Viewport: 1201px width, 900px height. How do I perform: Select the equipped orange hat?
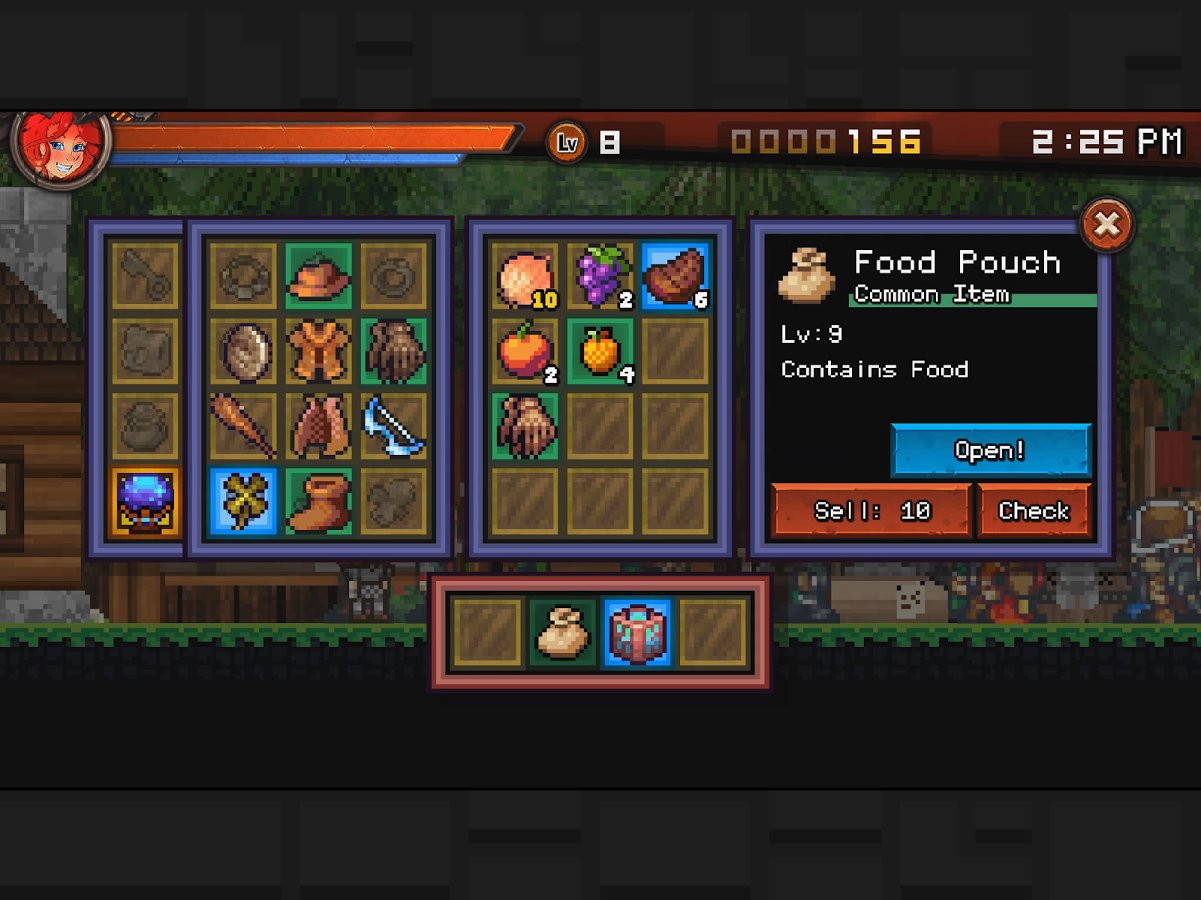(319, 276)
